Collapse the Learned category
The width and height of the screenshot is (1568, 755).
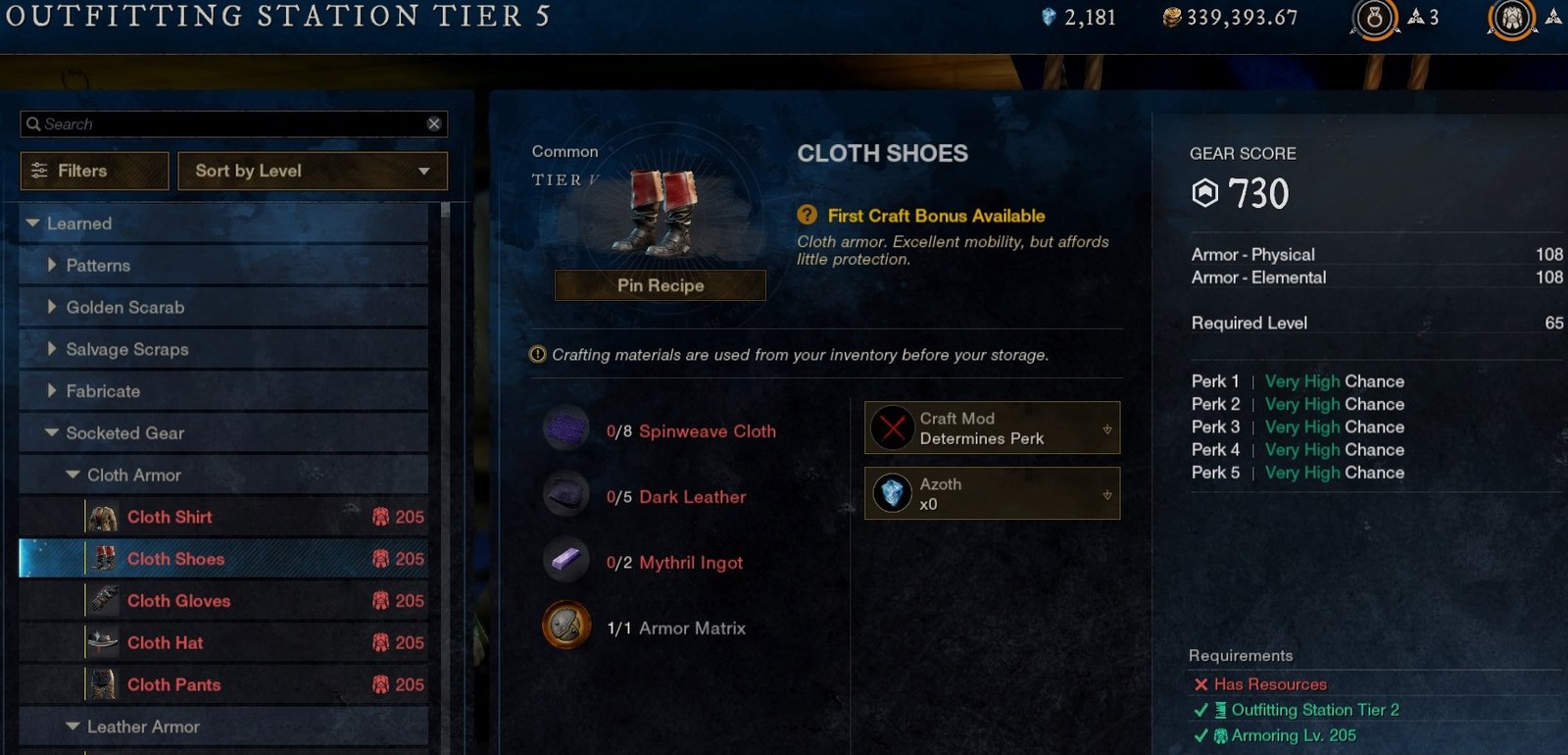coord(33,224)
